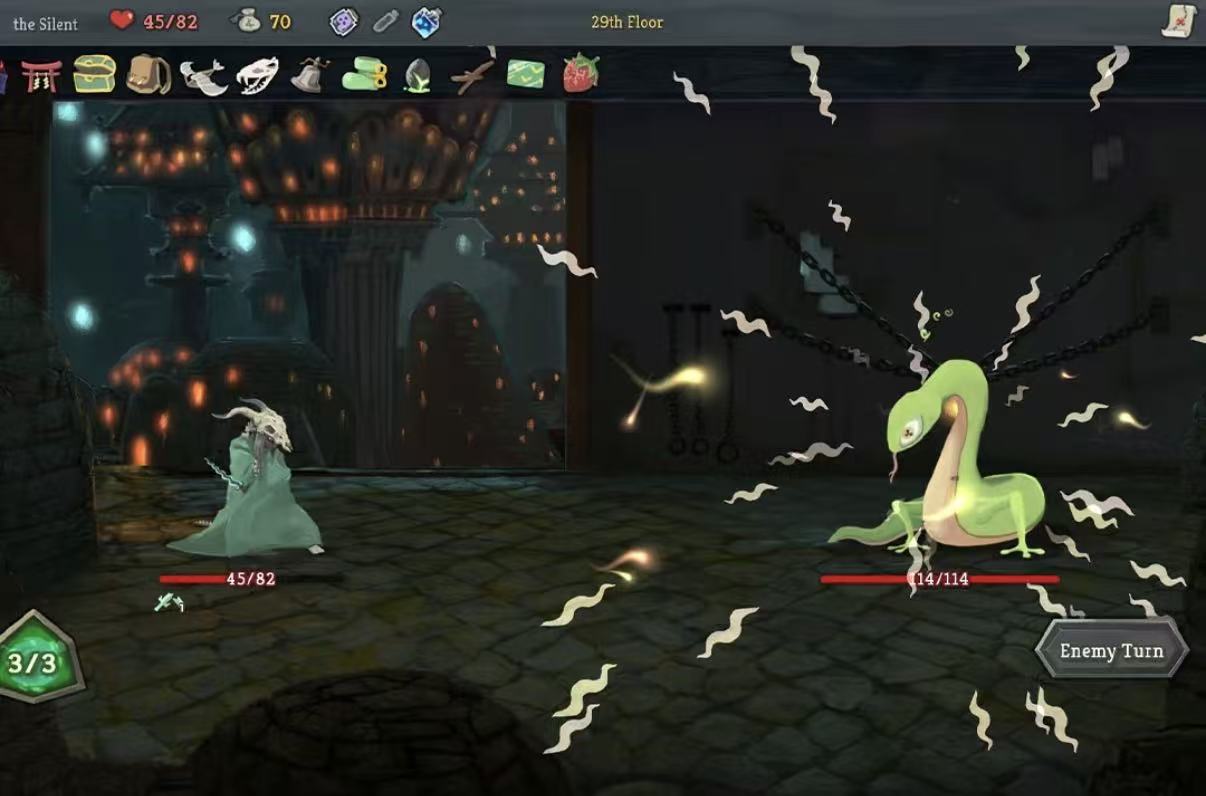Inspect the strawberry relic
This screenshot has height=796, width=1206.
tap(580, 74)
